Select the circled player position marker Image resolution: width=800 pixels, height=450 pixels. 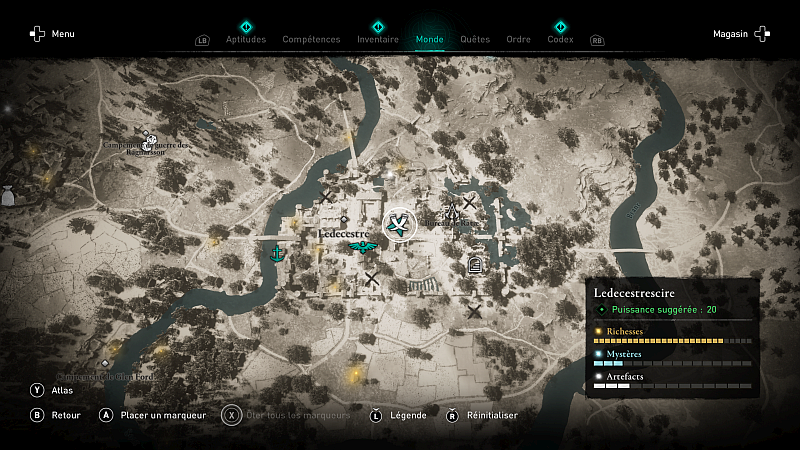[400, 225]
